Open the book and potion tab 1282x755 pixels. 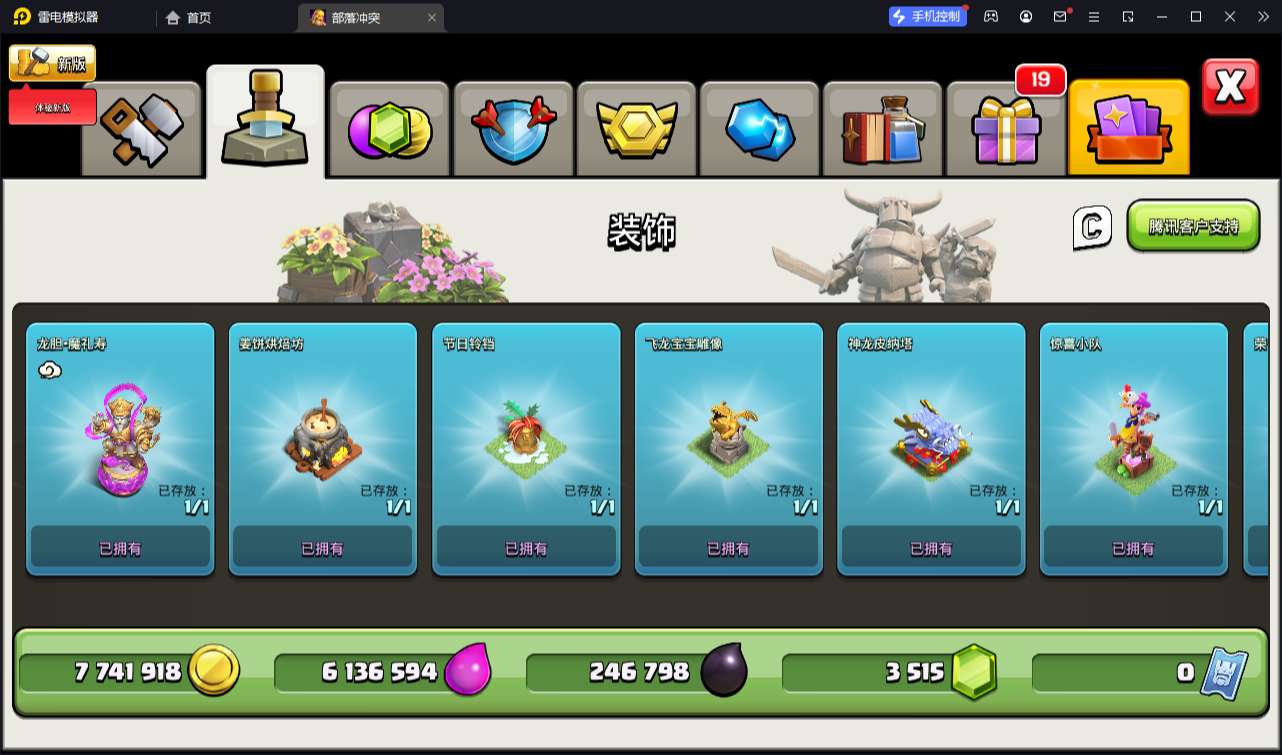(883, 129)
